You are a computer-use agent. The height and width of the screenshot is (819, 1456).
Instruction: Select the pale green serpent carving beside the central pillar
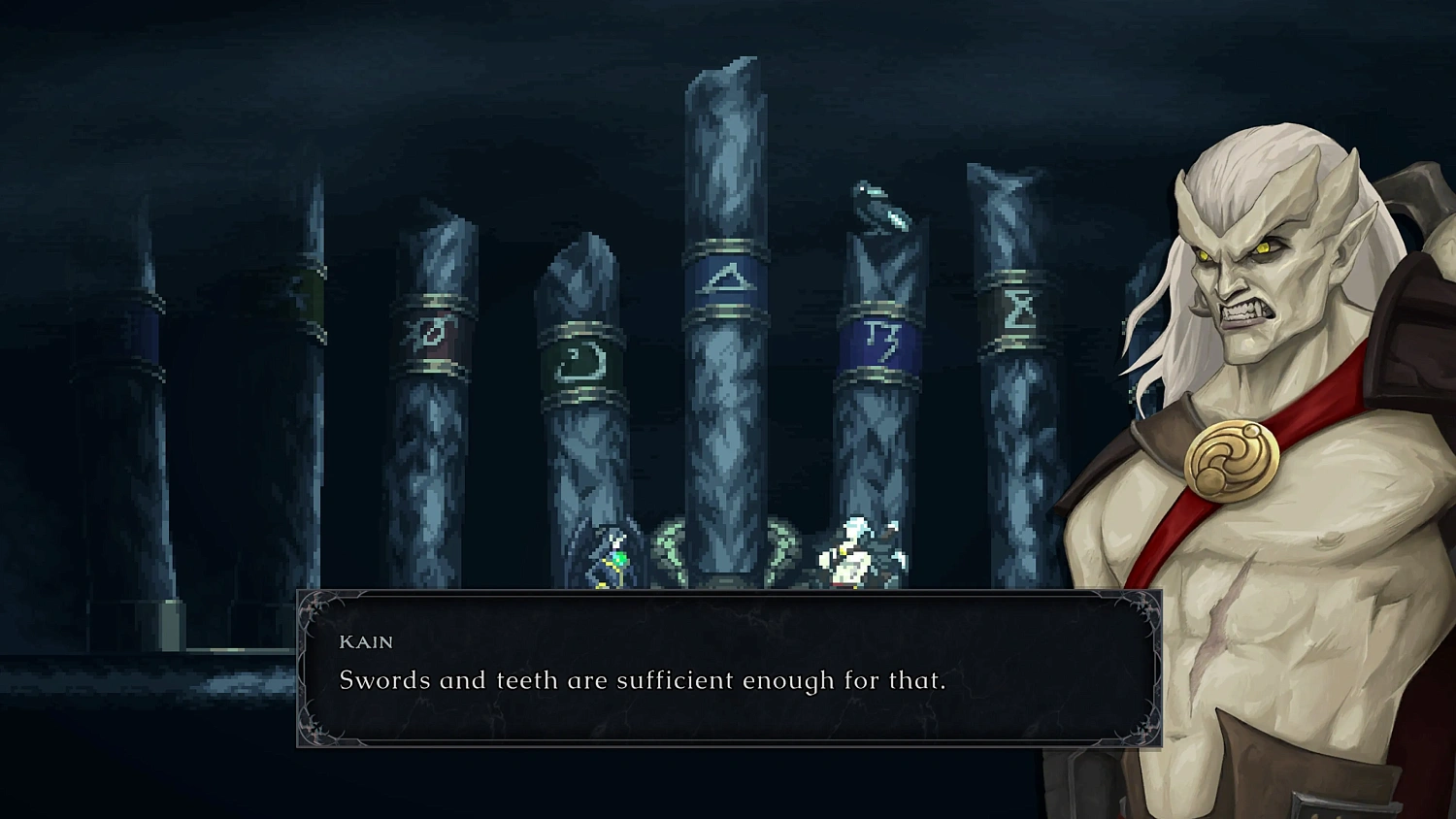[x=670, y=541]
